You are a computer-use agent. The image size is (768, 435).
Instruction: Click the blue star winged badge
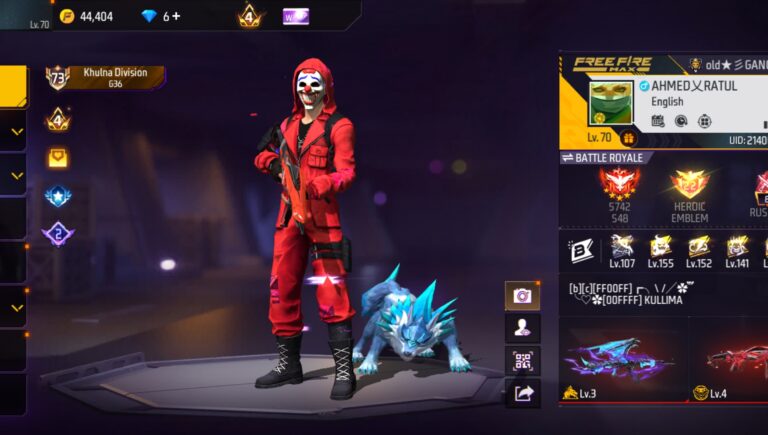(58, 196)
